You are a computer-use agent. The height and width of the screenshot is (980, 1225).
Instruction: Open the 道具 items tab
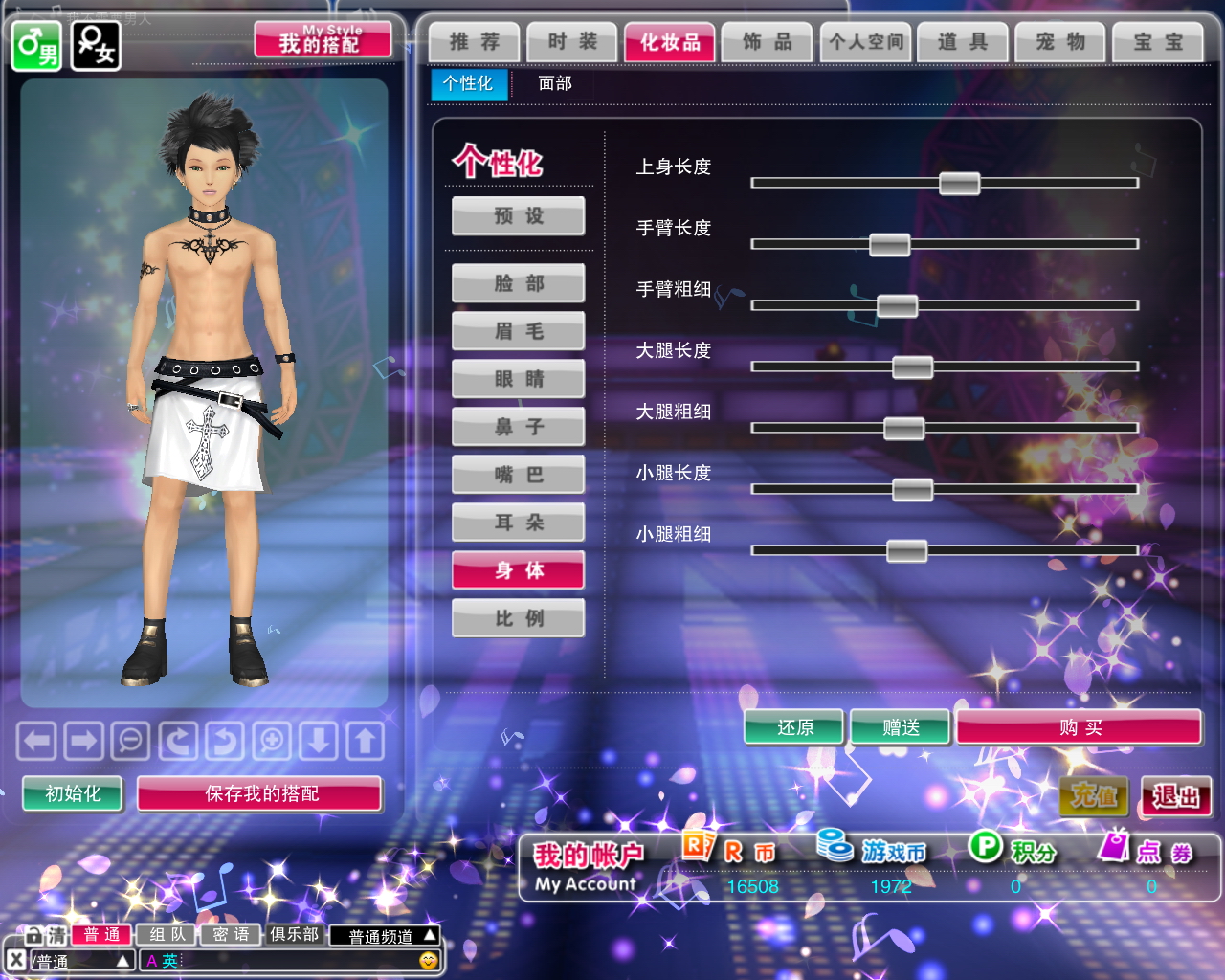pos(962,42)
